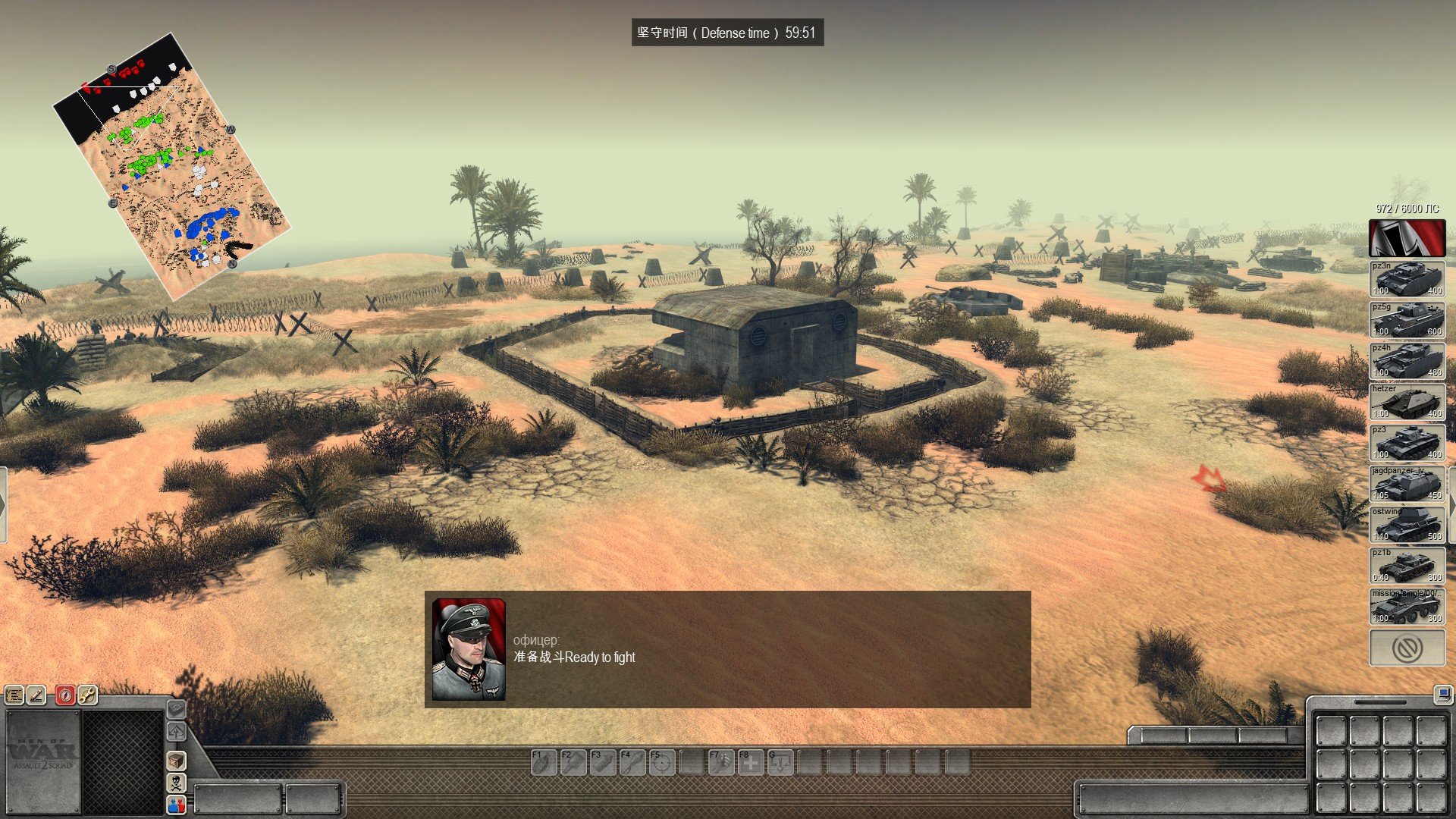Purchase the pz1b light tank
Image resolution: width=1456 pixels, height=819 pixels.
pyautogui.click(x=1407, y=566)
